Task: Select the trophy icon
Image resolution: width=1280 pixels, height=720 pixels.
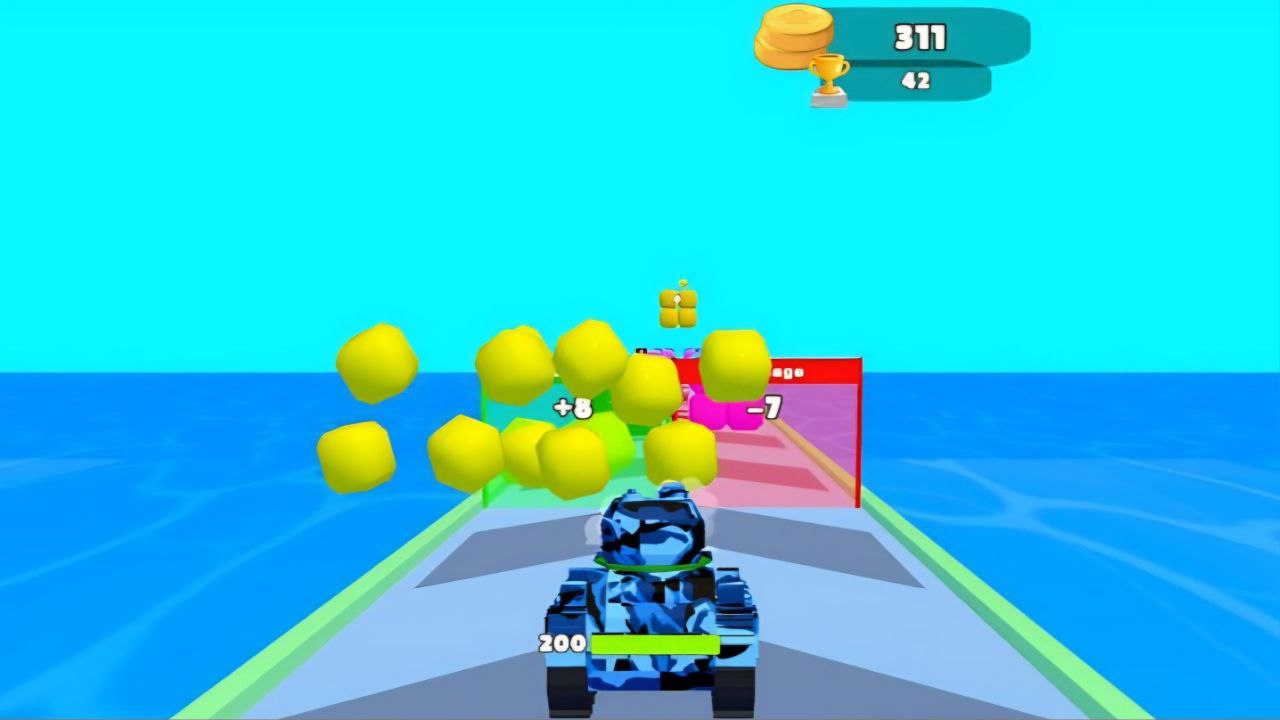Action: click(827, 76)
